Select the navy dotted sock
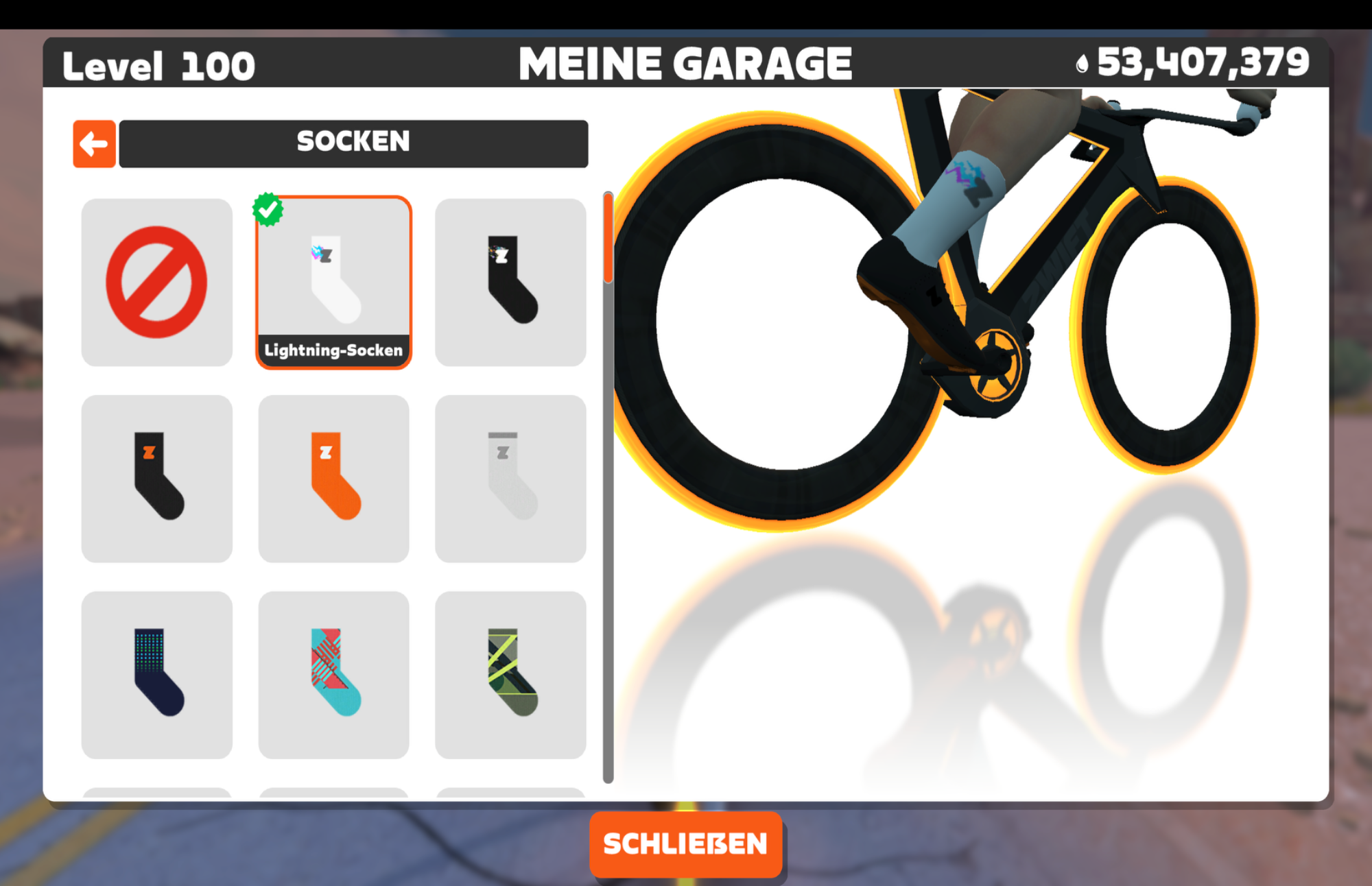The image size is (1372, 886). coord(156,675)
